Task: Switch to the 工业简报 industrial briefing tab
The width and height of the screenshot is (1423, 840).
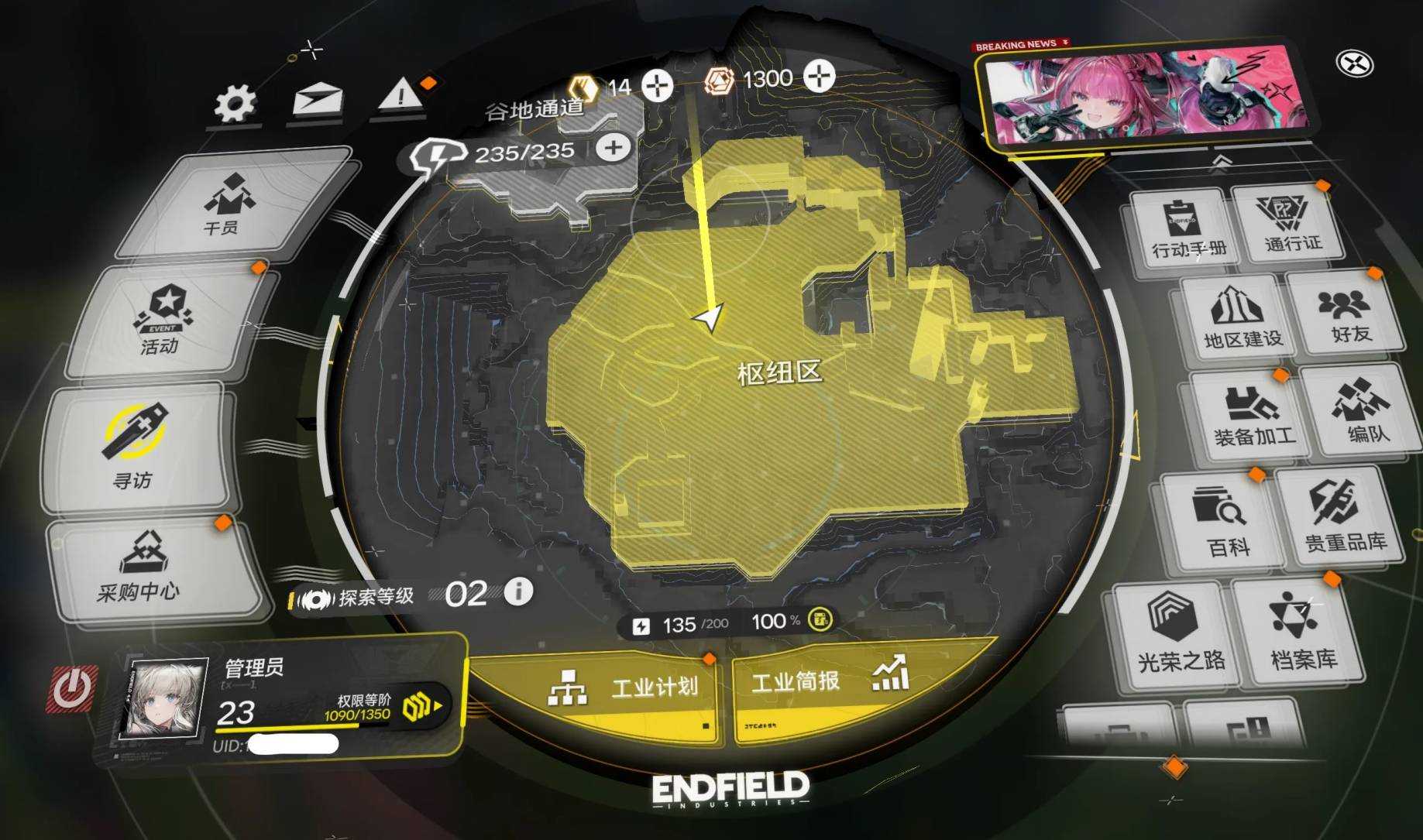Action: coord(825,684)
